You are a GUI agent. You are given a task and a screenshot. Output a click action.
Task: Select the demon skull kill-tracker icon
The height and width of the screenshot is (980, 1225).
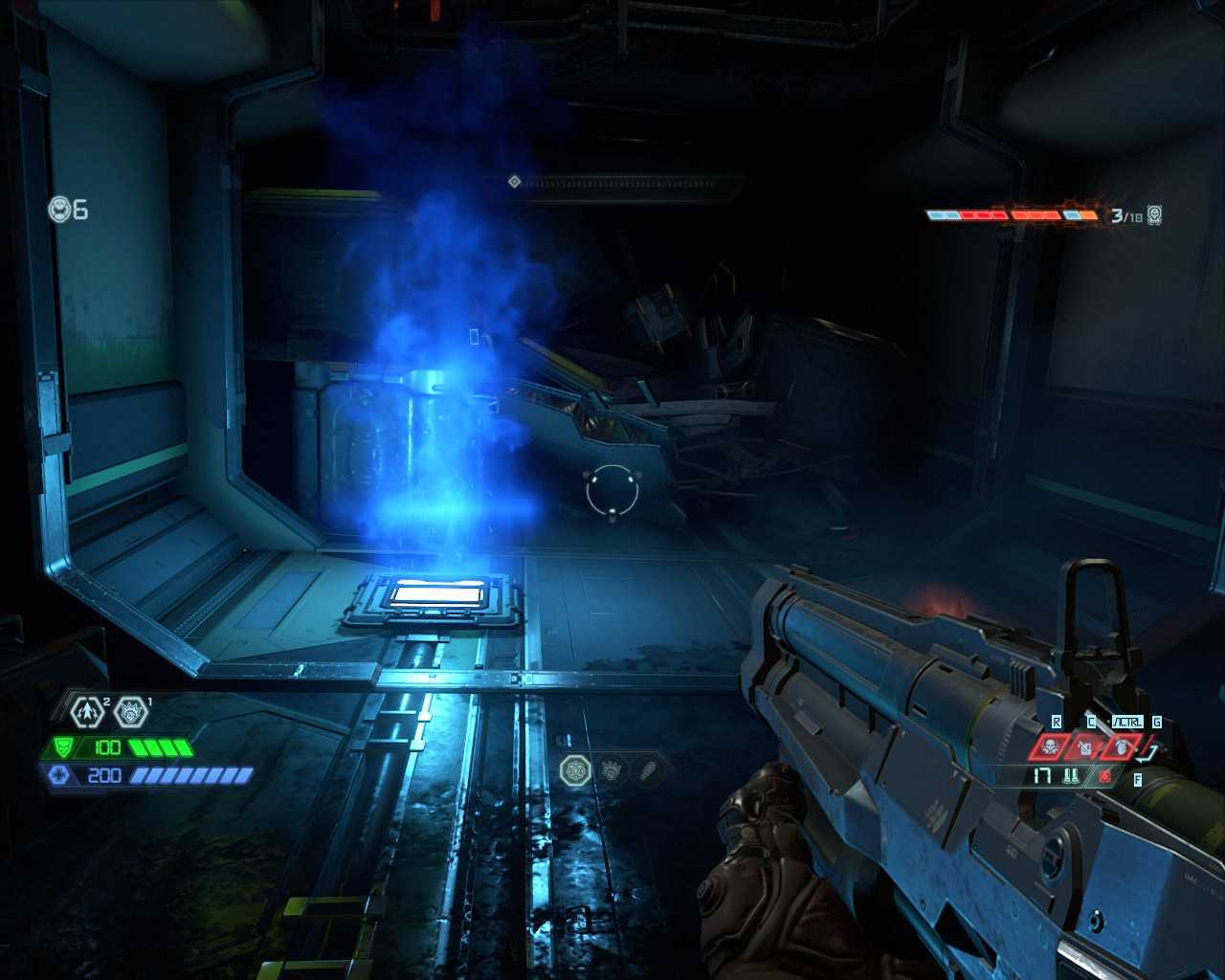1155,214
